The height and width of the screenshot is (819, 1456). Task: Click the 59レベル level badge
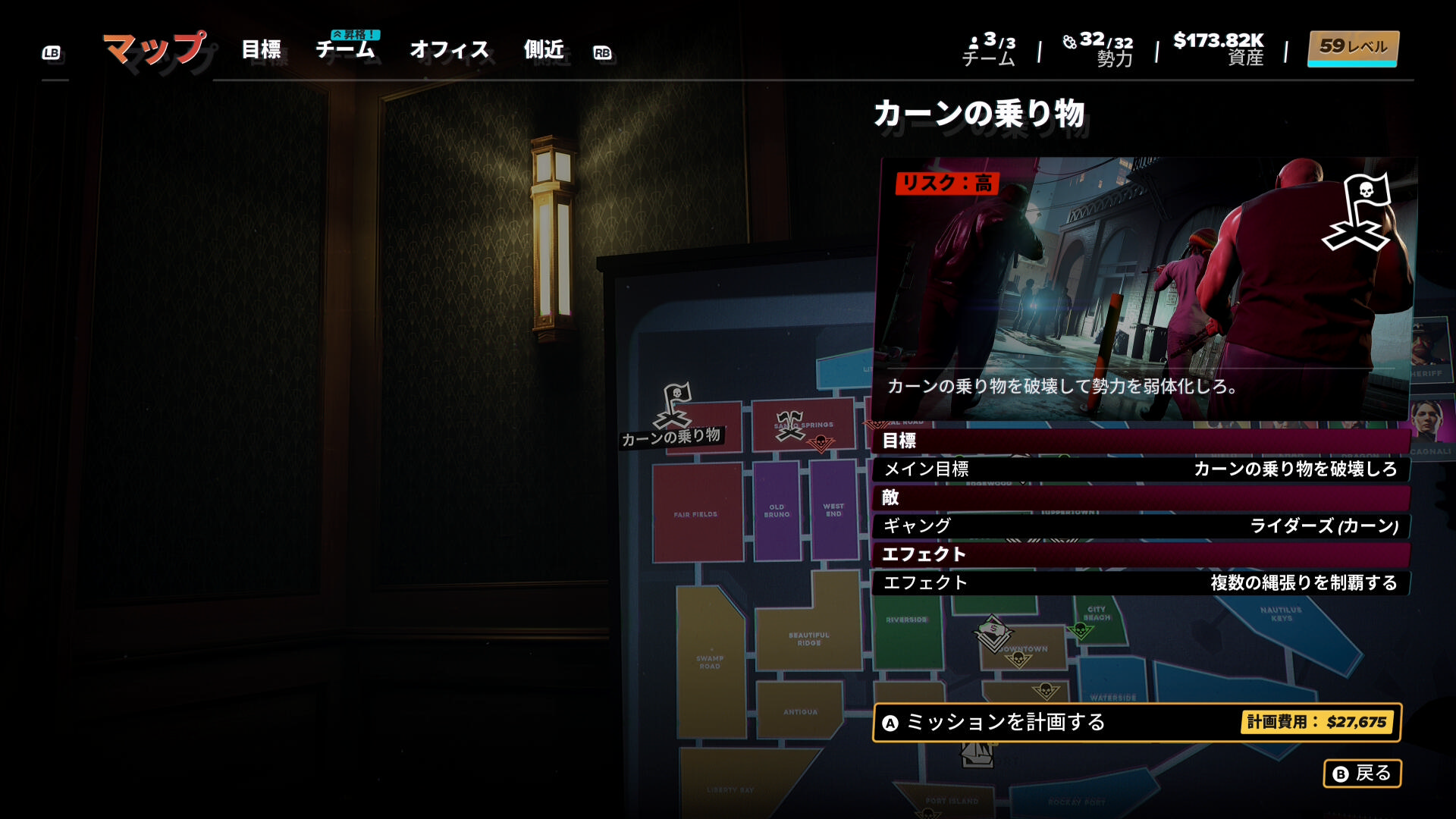point(1353,48)
